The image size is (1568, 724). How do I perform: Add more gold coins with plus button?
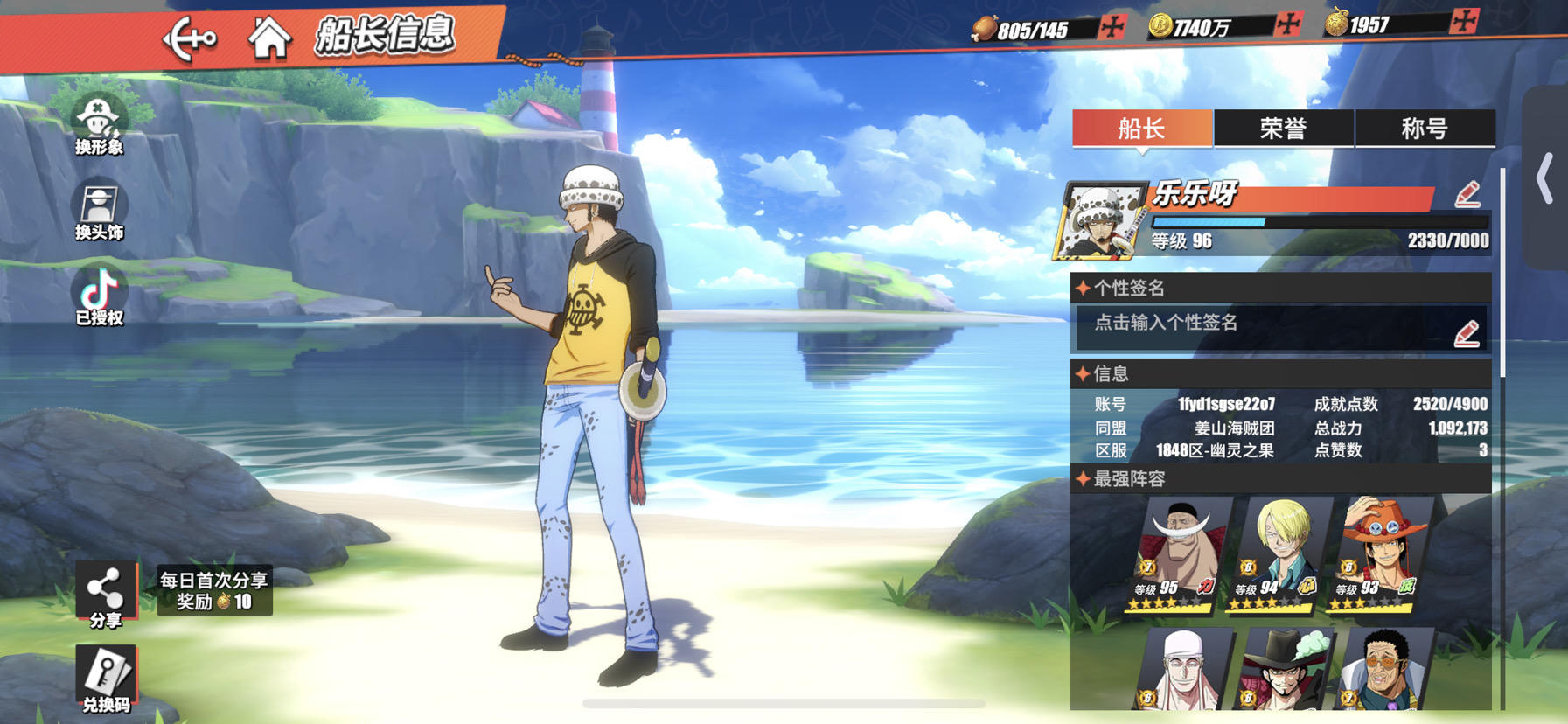(x=1287, y=24)
